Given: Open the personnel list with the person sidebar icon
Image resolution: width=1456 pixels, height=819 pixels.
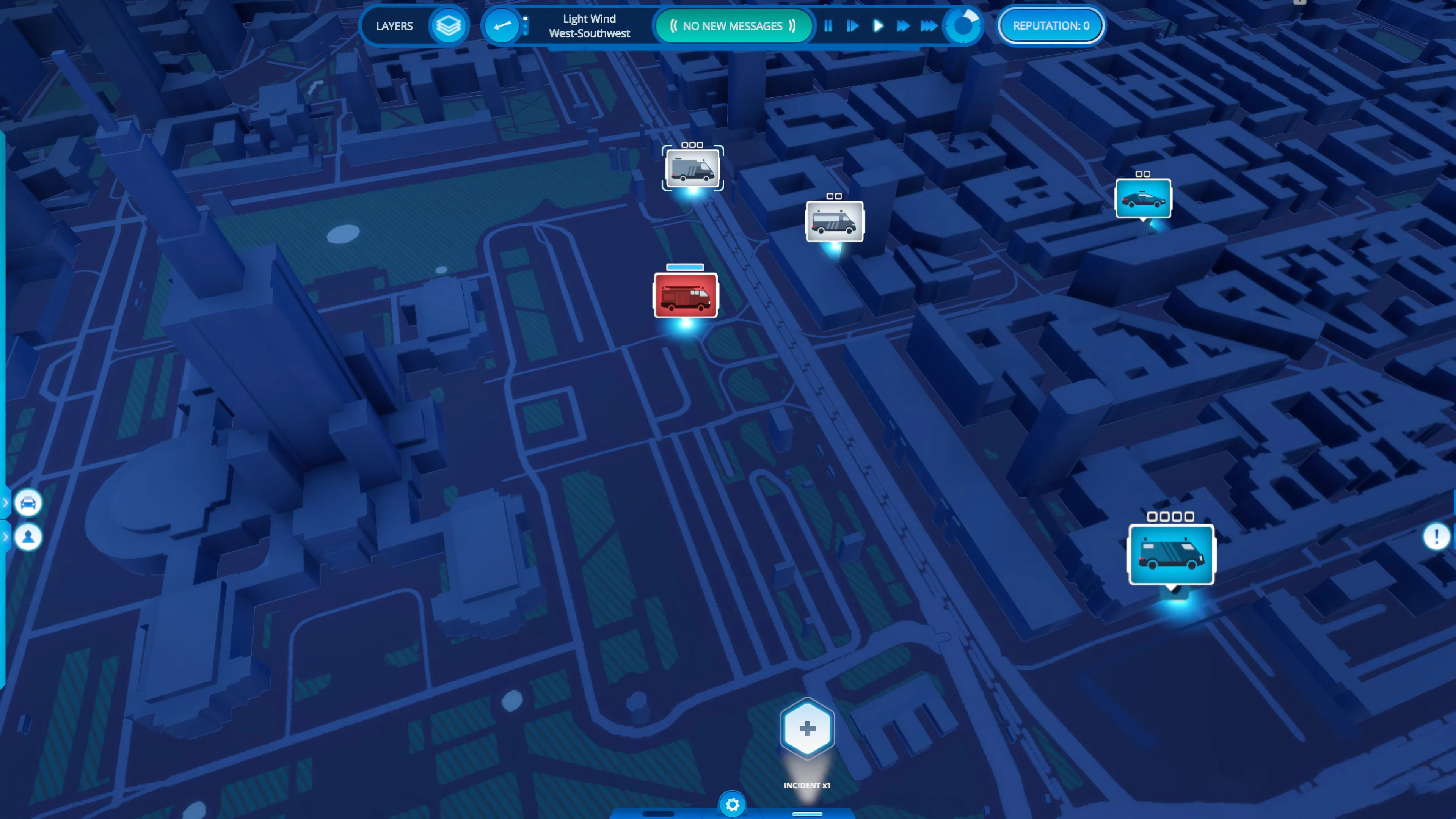Looking at the screenshot, I should 28,537.
